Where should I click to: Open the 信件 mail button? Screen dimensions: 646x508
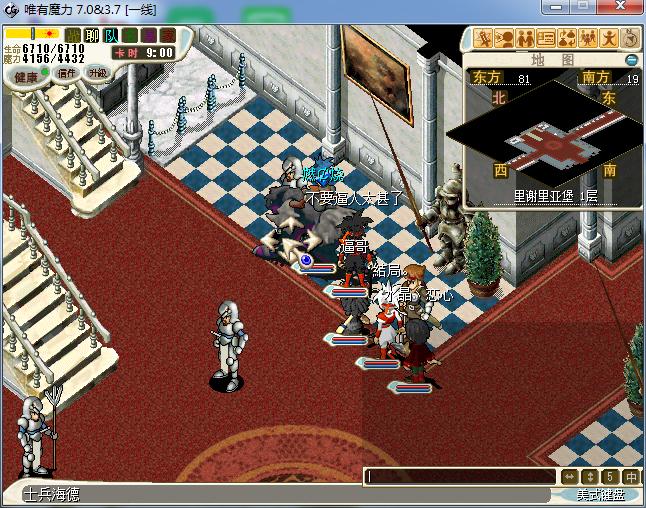click(x=67, y=73)
